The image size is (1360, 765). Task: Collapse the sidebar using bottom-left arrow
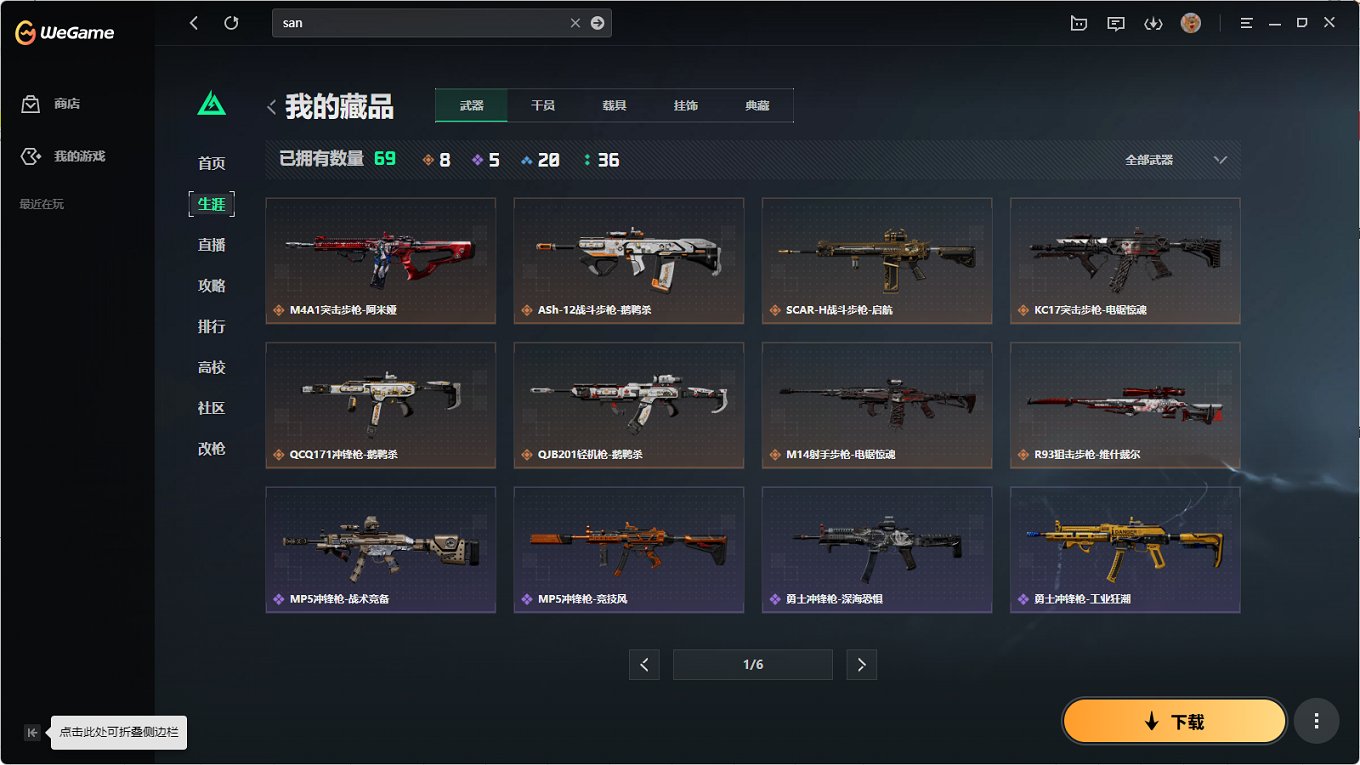pyautogui.click(x=32, y=732)
